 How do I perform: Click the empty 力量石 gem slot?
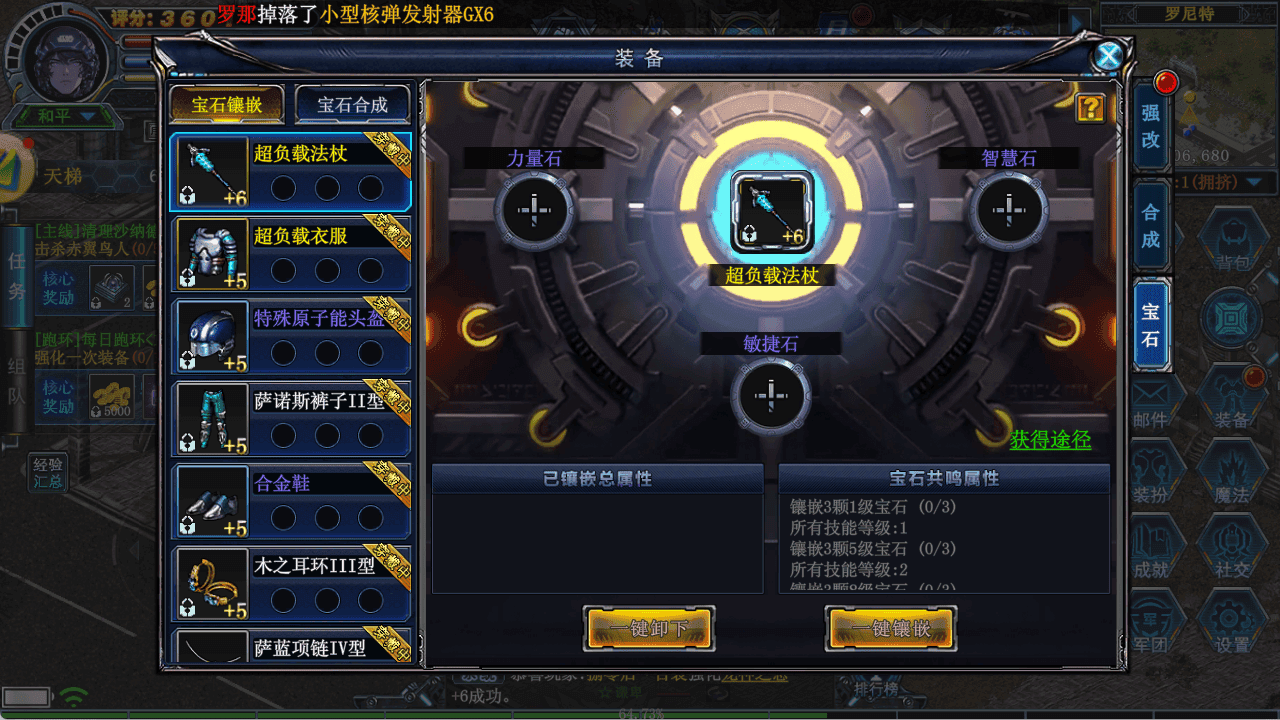(x=535, y=210)
